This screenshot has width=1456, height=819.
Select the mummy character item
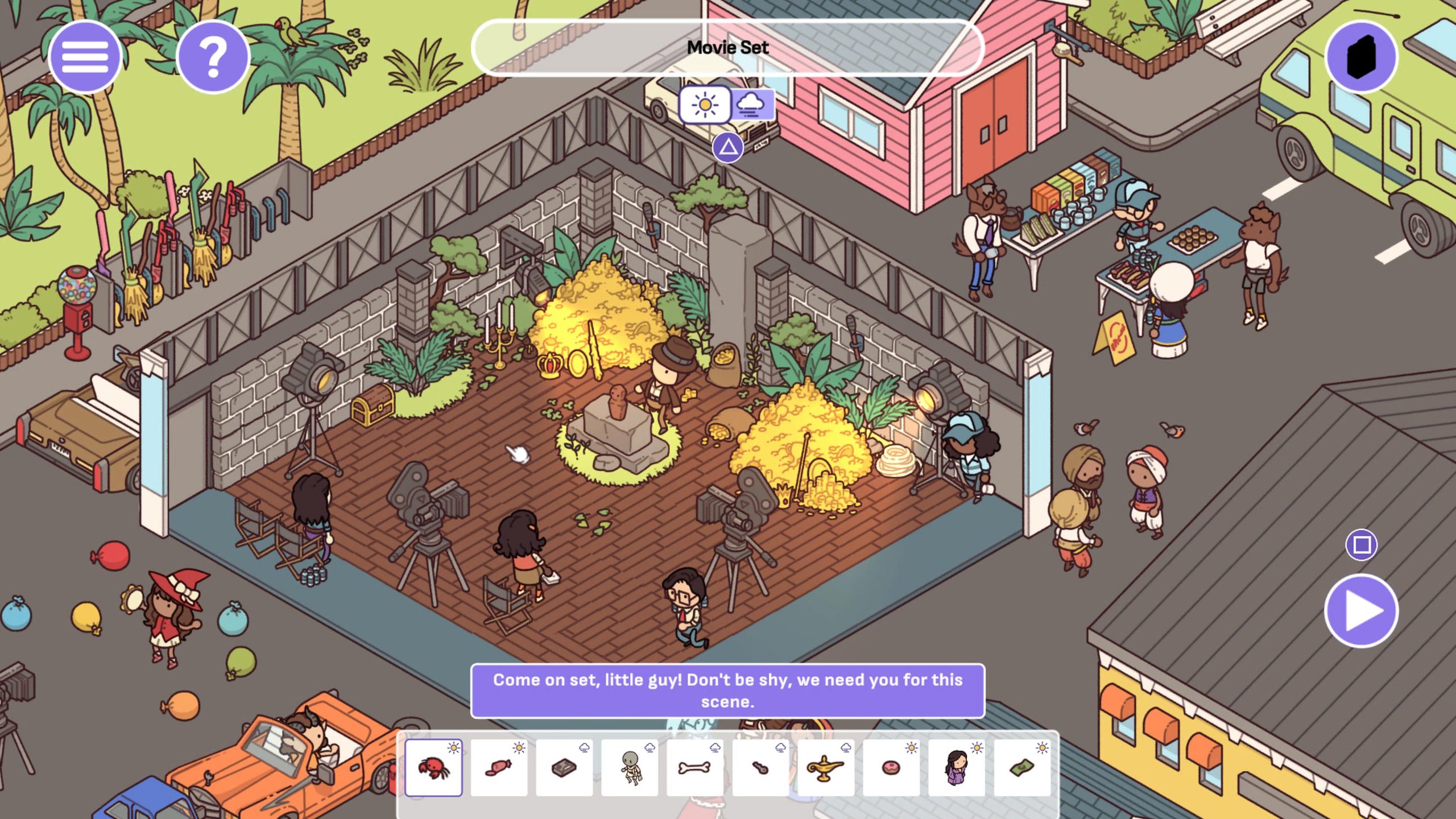(630, 768)
